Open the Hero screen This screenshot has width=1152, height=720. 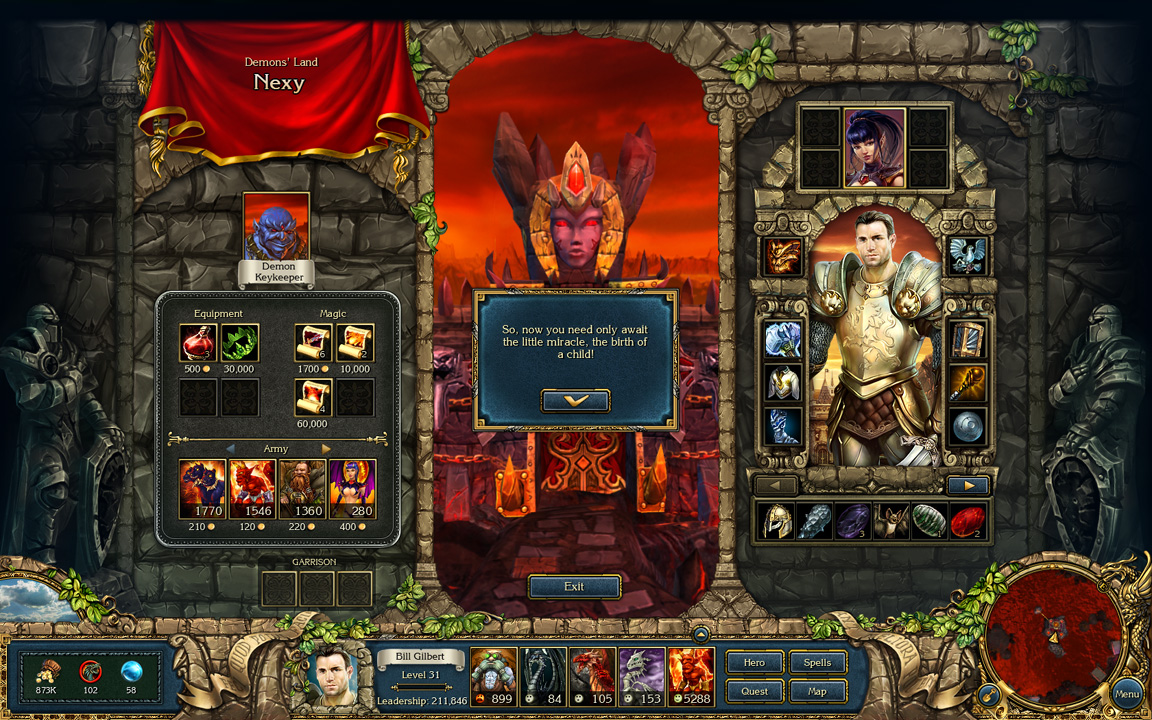pyautogui.click(x=754, y=662)
